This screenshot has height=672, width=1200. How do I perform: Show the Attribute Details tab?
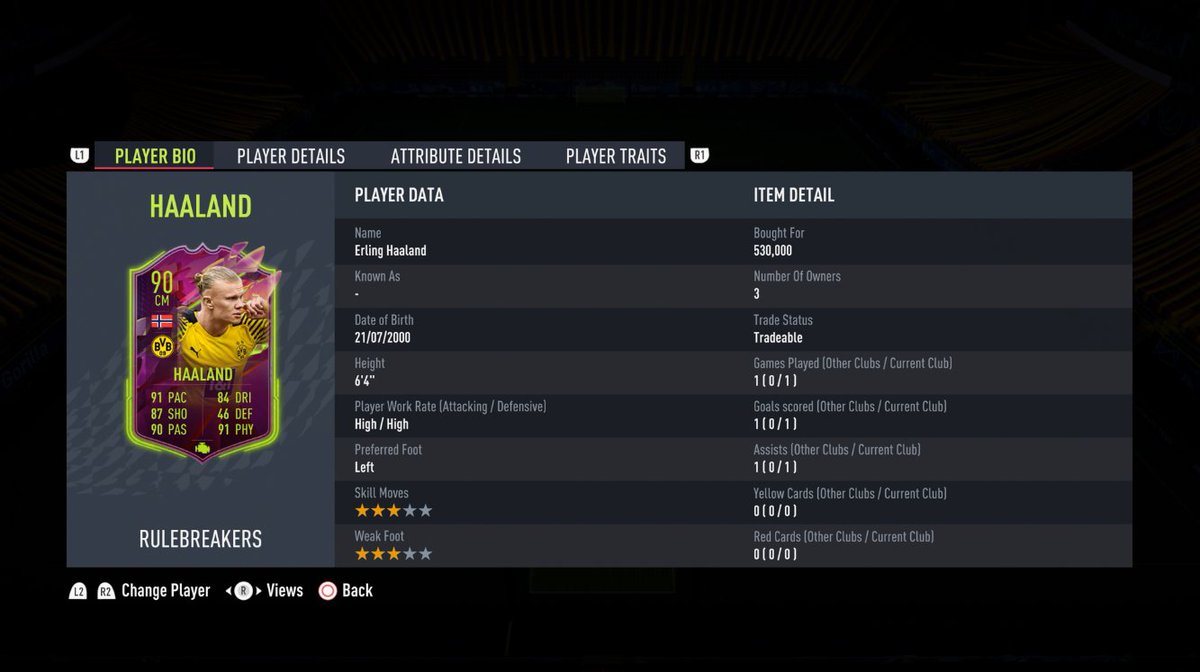click(x=455, y=156)
